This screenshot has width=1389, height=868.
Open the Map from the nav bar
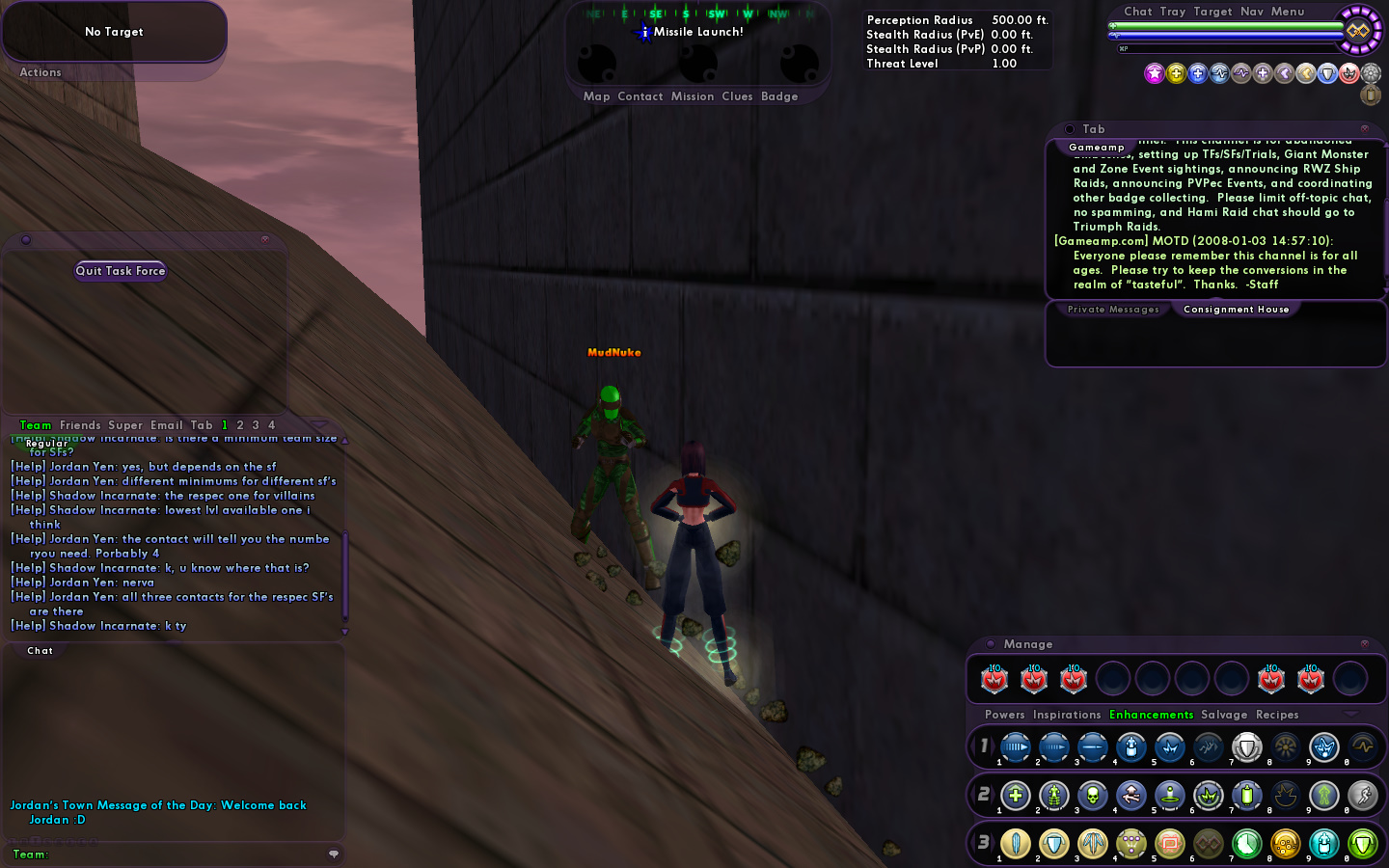coord(596,96)
